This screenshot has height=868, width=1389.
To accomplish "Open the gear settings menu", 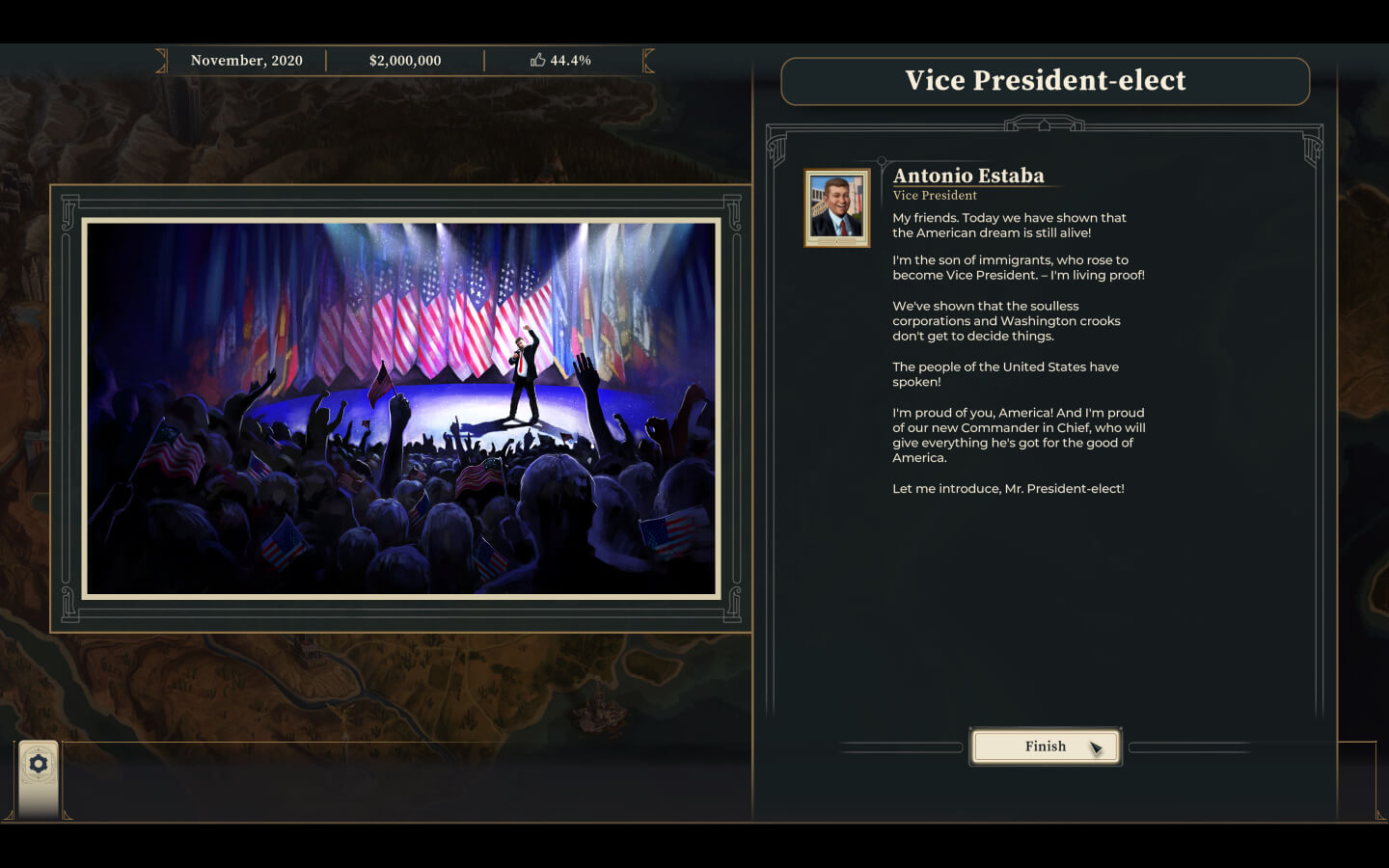I will [x=39, y=765].
